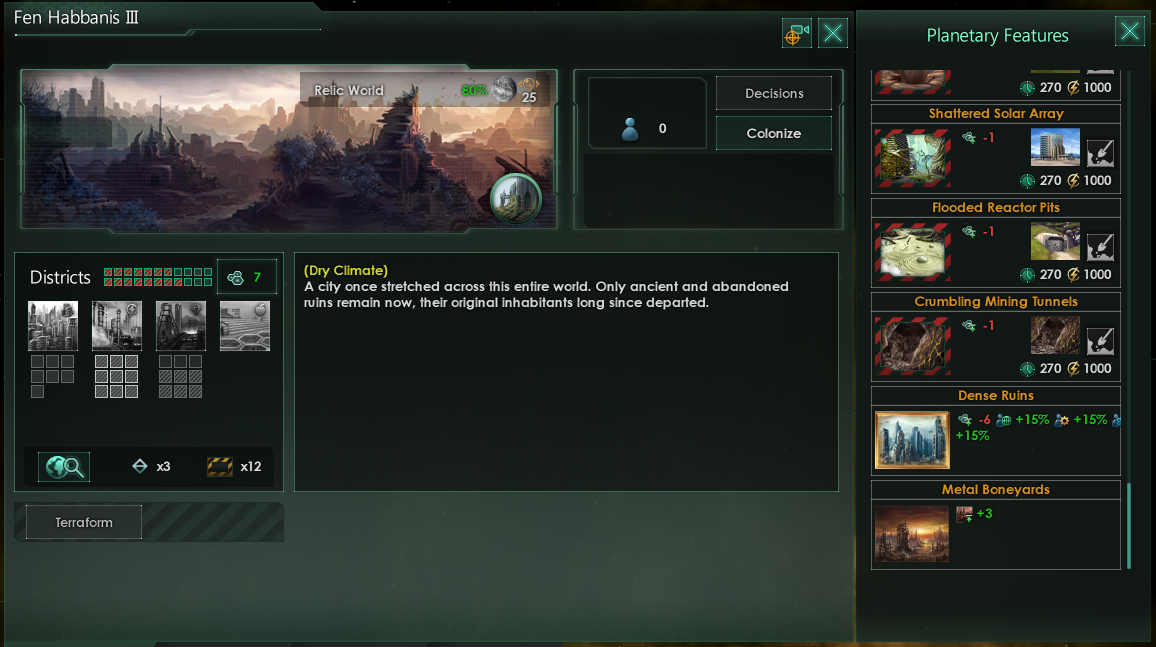This screenshot has height=647, width=1156.
Task: Go to planet with the camera button
Action: click(x=797, y=34)
